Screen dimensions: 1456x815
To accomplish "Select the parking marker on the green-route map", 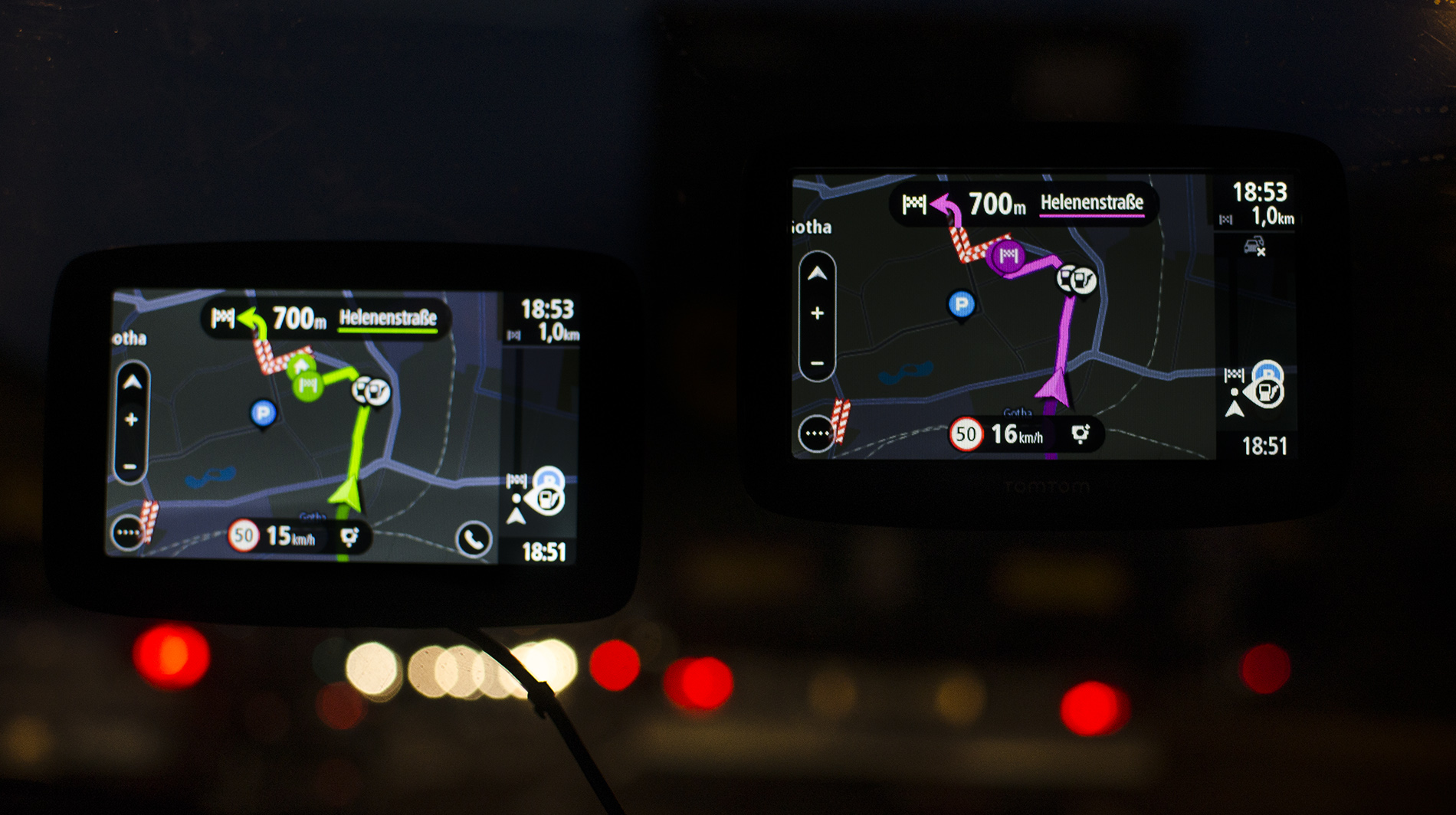I will coord(263,414).
